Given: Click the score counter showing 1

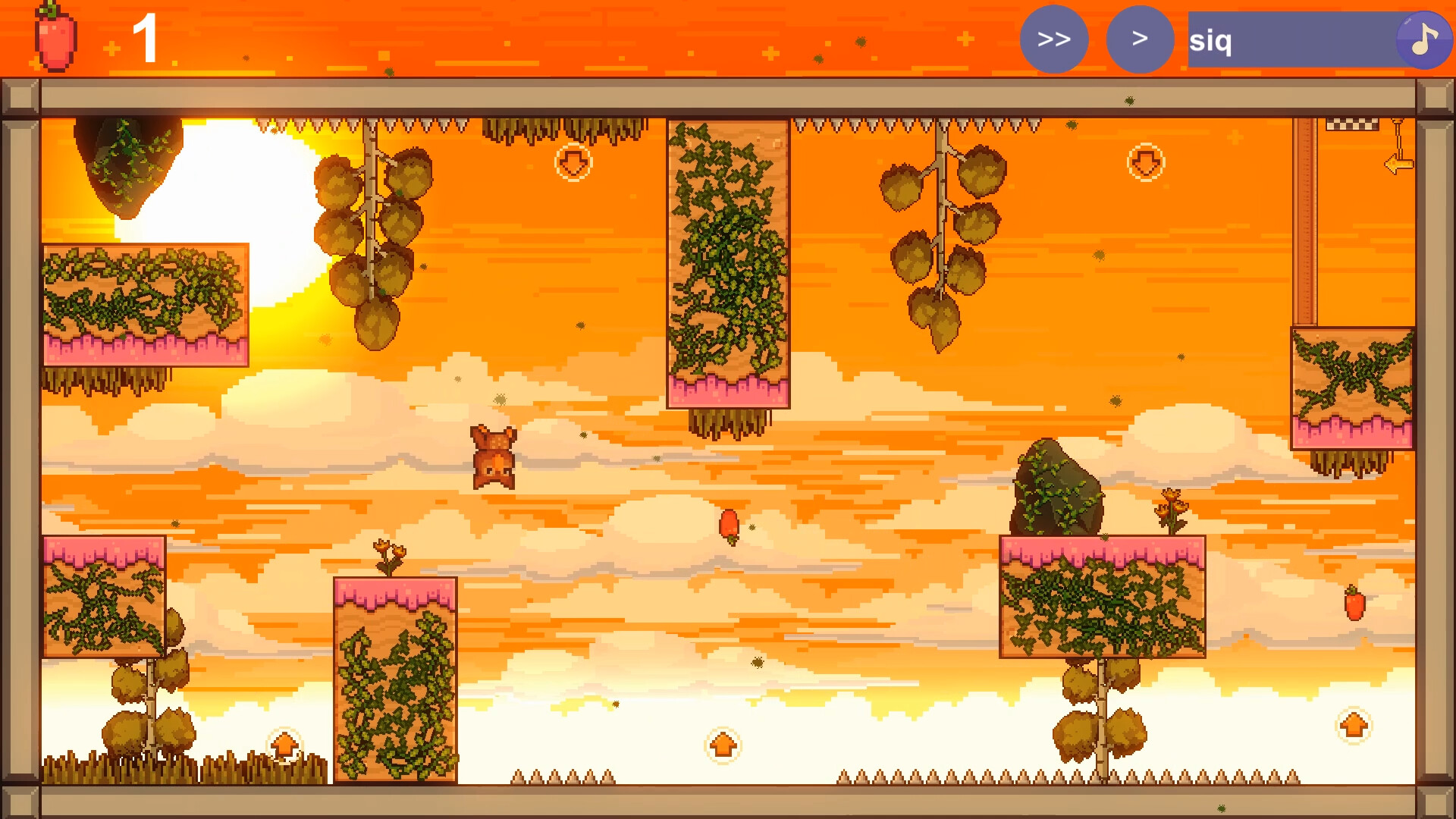Looking at the screenshot, I should click(x=146, y=36).
